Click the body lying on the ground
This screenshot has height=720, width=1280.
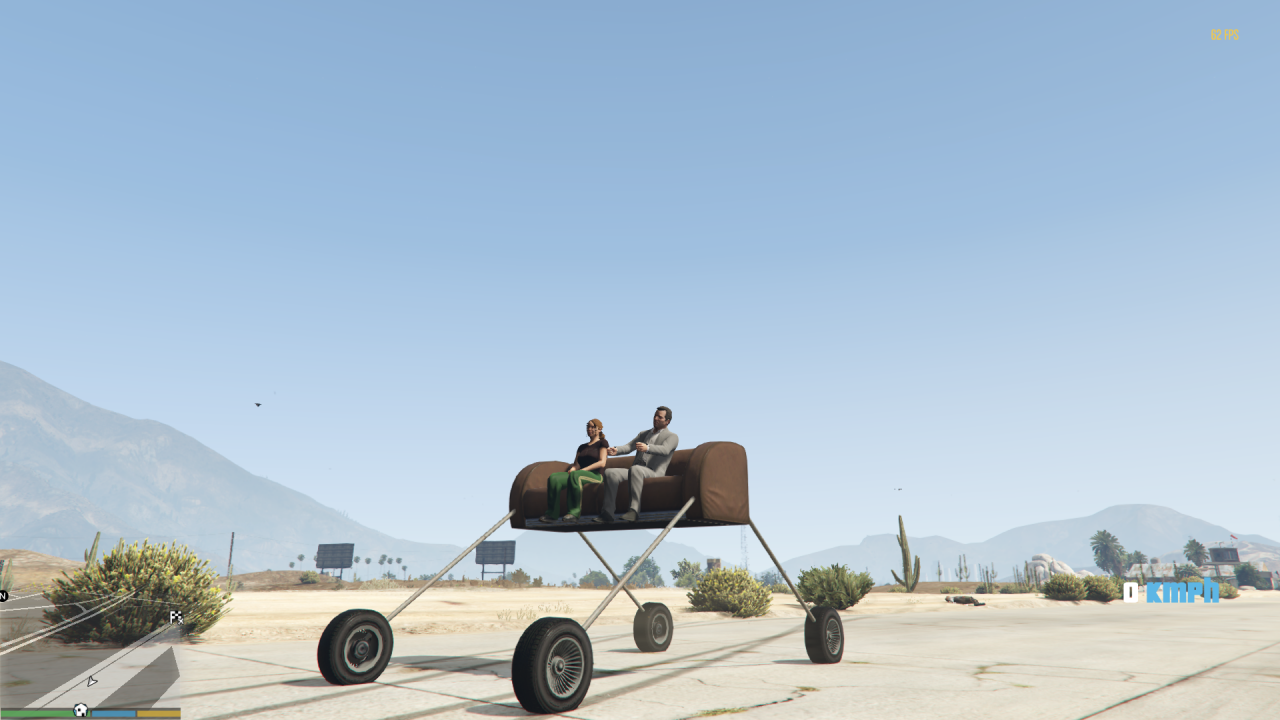963,600
